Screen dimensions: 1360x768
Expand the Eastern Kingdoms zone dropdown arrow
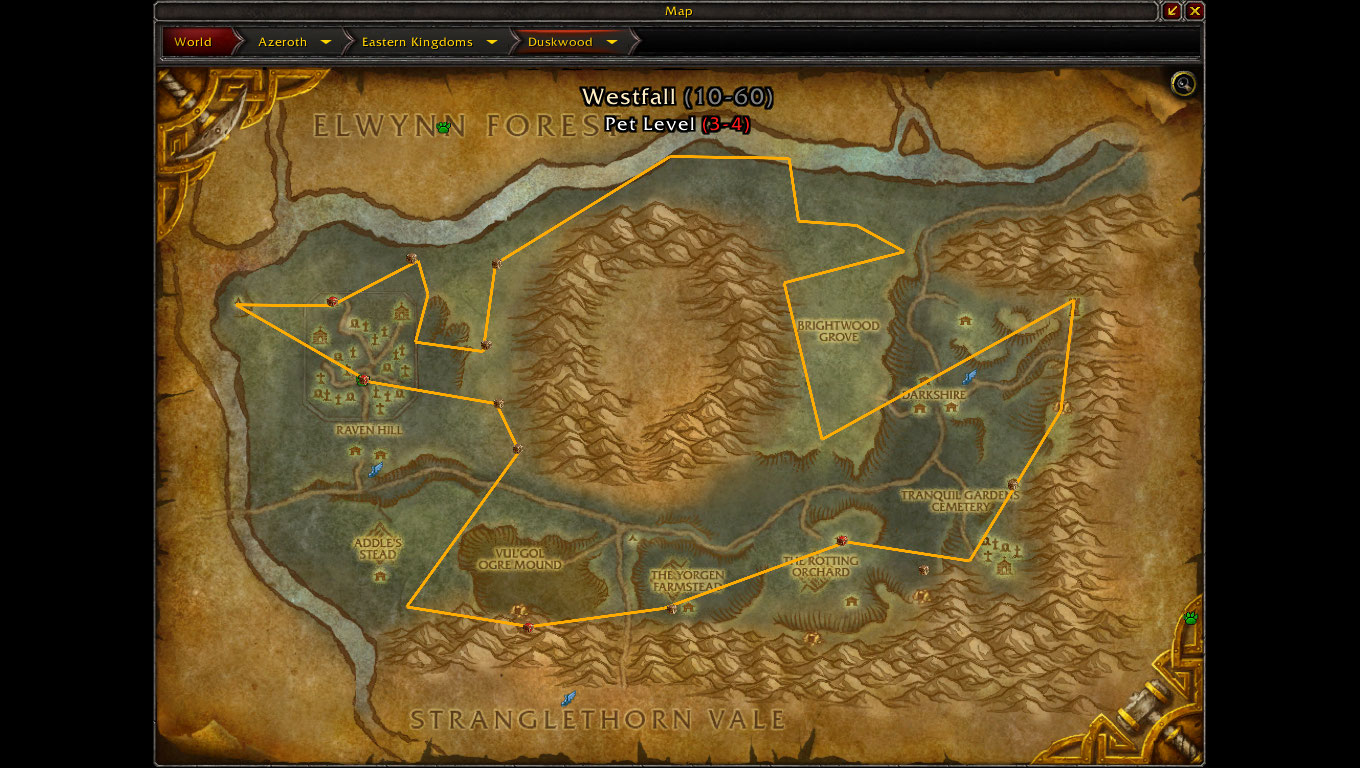pos(492,42)
